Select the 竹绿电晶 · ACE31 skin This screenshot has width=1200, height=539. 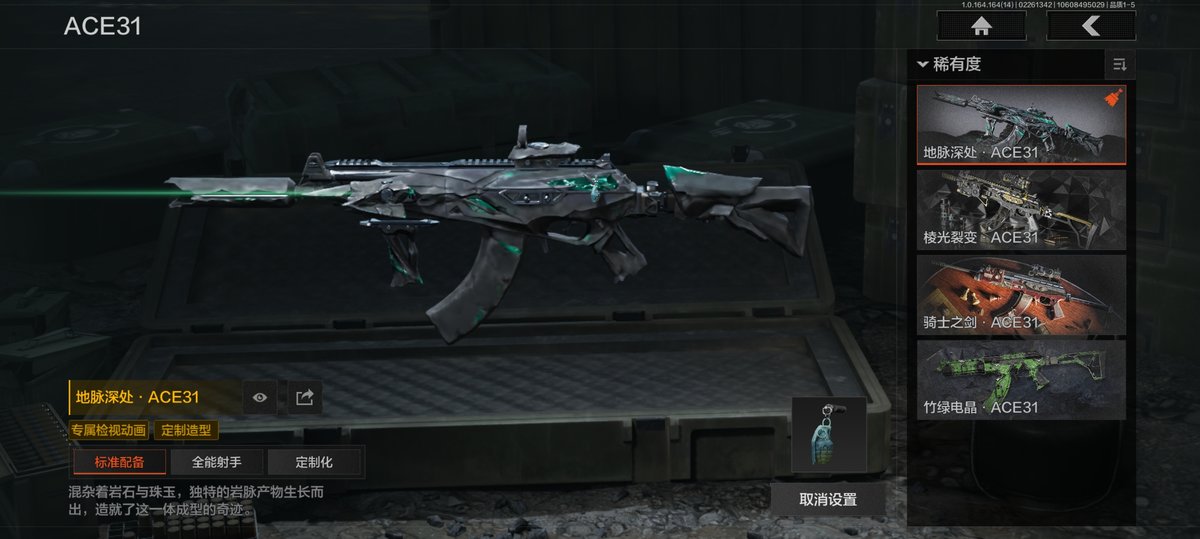pos(1021,379)
